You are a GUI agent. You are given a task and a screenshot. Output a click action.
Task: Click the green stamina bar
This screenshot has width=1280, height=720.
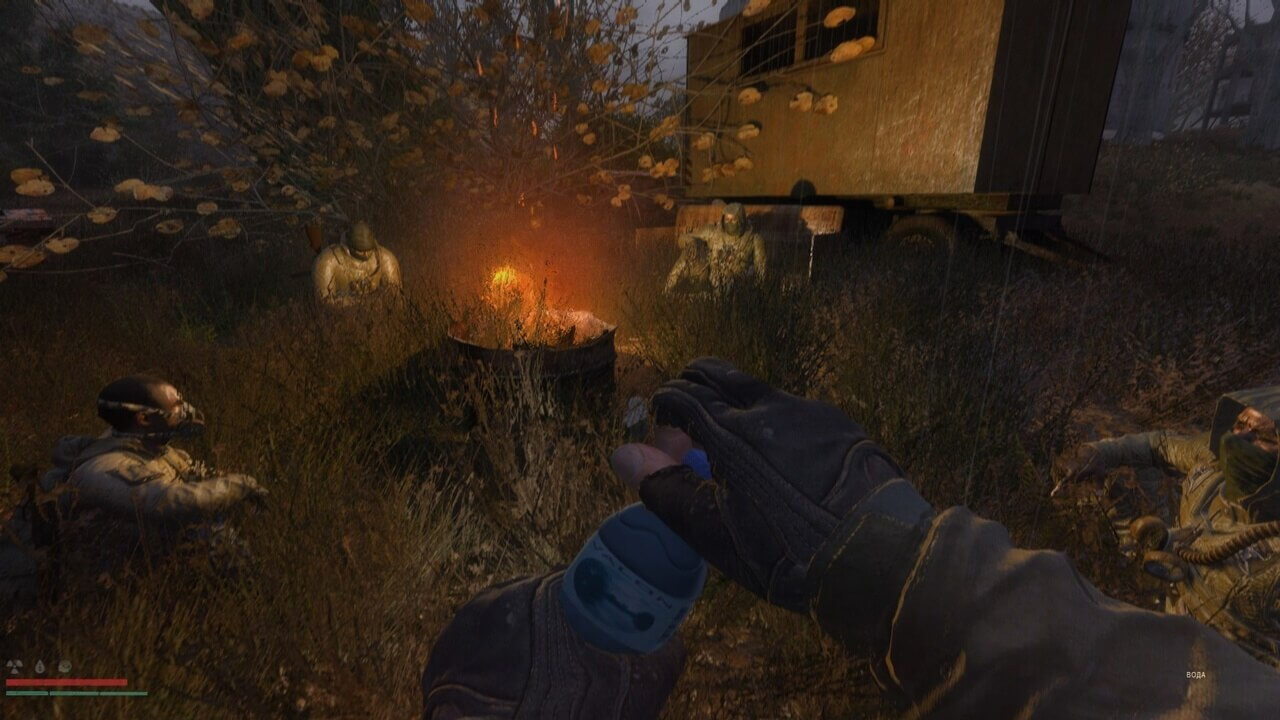(76, 693)
